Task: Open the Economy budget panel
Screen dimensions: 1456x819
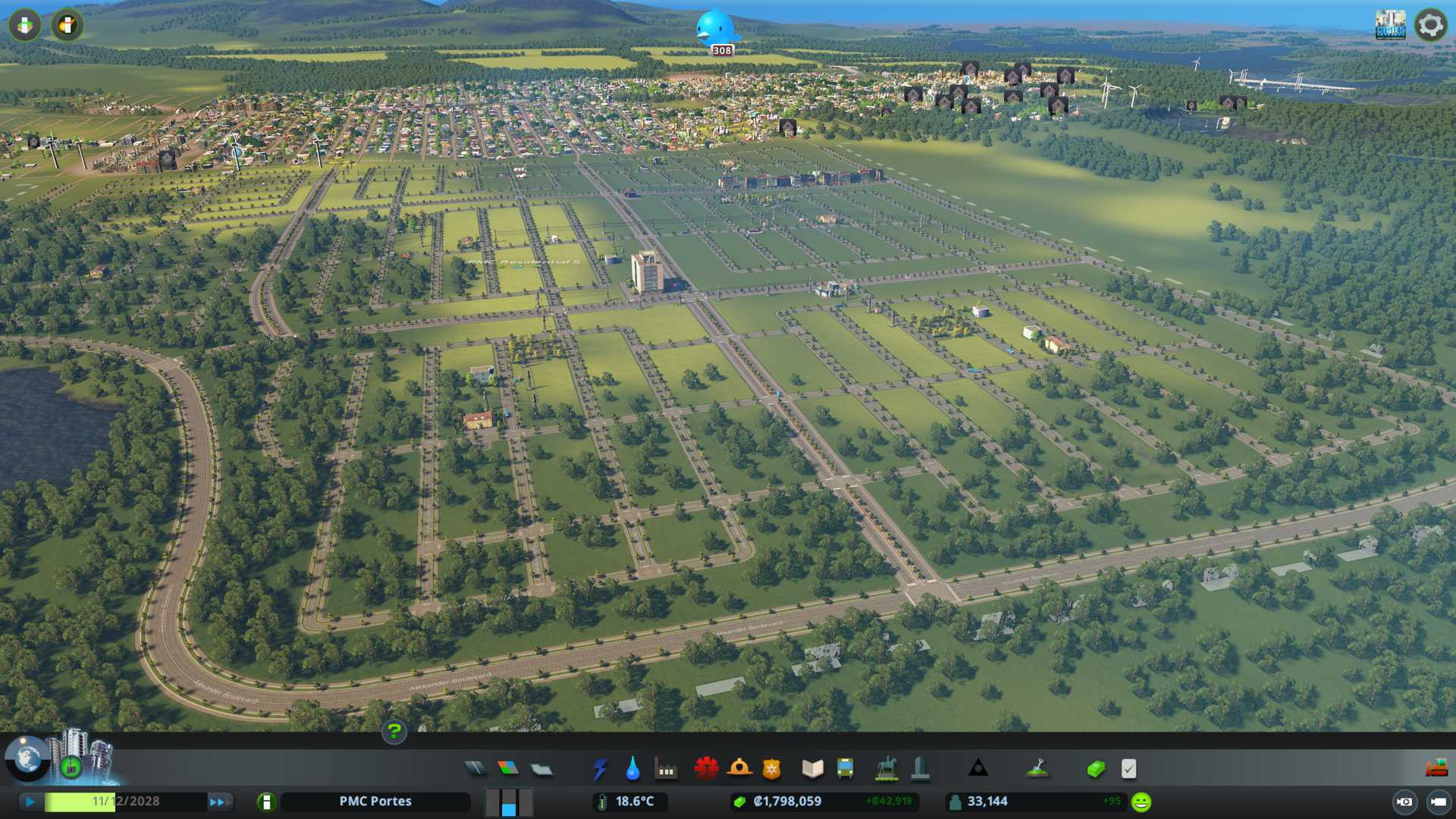Action: click(1095, 769)
